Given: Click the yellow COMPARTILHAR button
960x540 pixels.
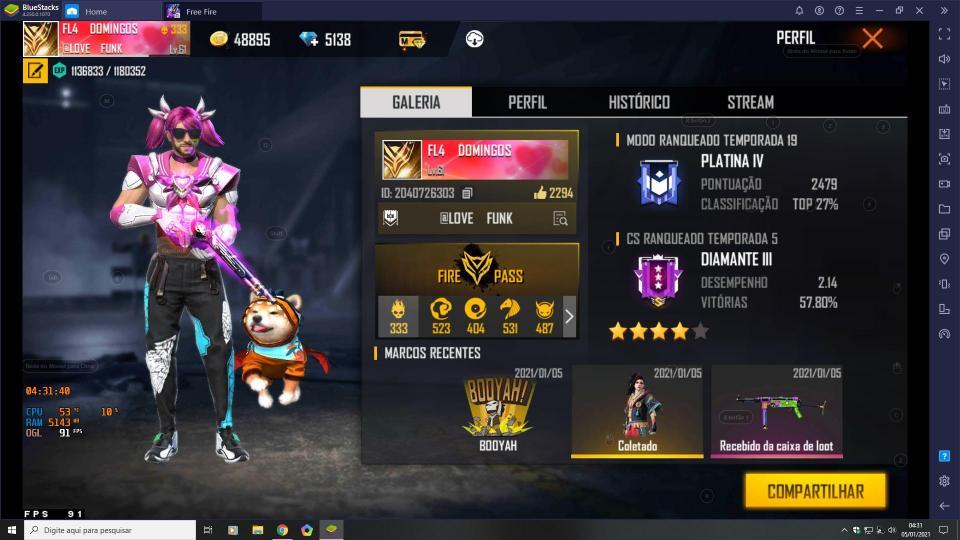Looking at the screenshot, I should point(815,491).
